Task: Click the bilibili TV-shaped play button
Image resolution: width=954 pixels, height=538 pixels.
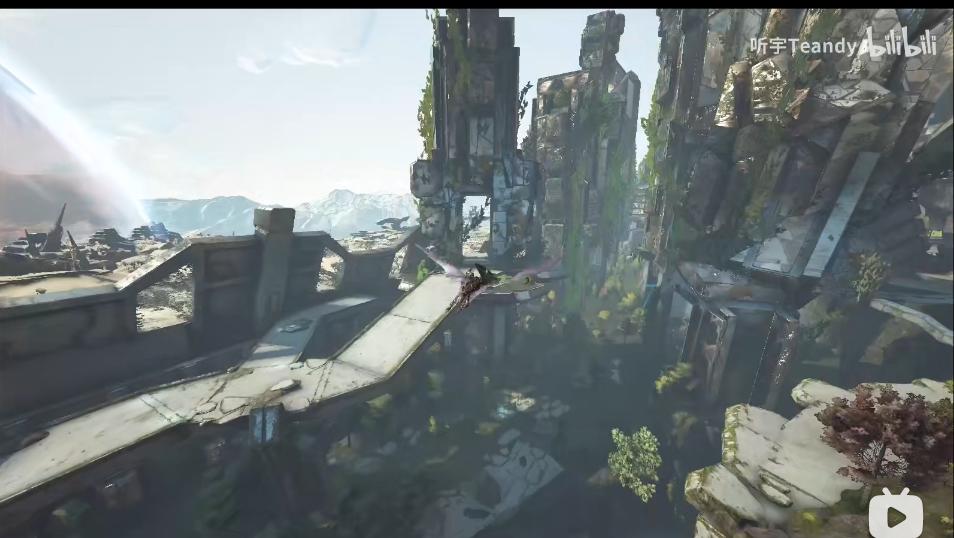Action: pos(894,513)
